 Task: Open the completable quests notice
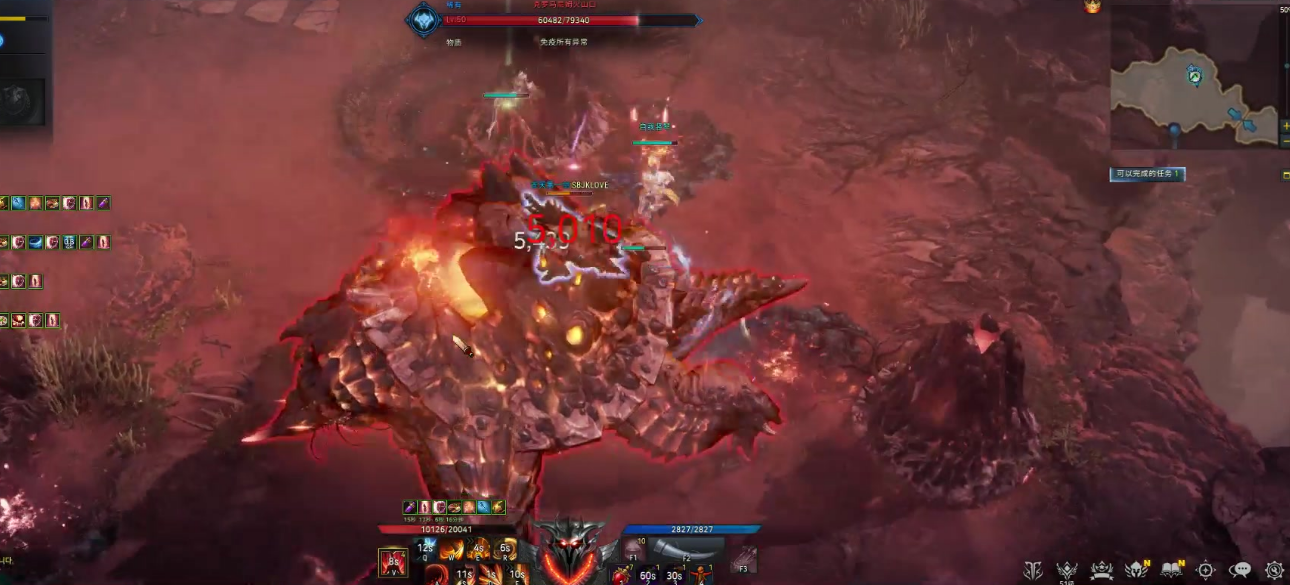(1147, 174)
